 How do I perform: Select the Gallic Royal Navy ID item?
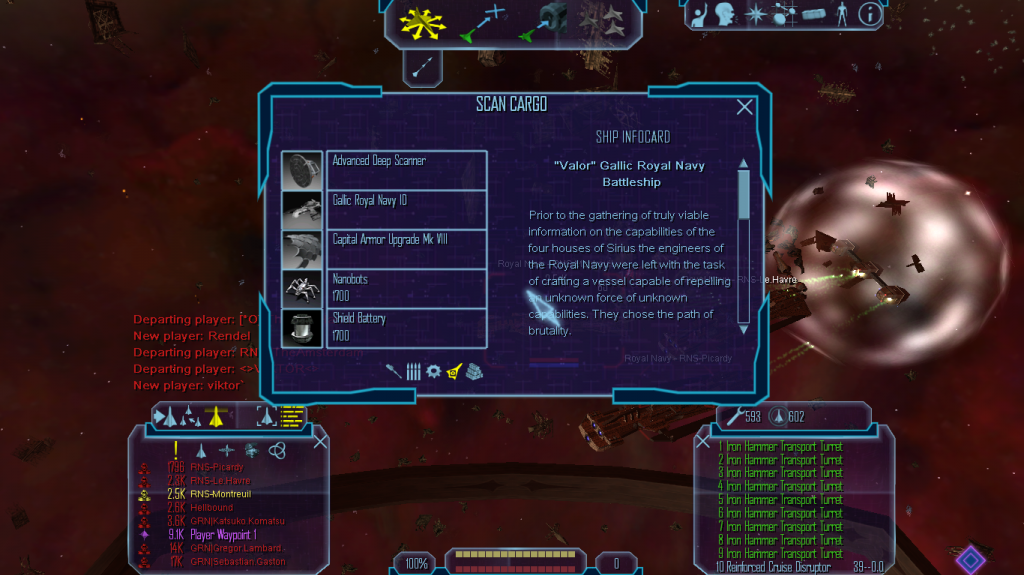[406, 209]
